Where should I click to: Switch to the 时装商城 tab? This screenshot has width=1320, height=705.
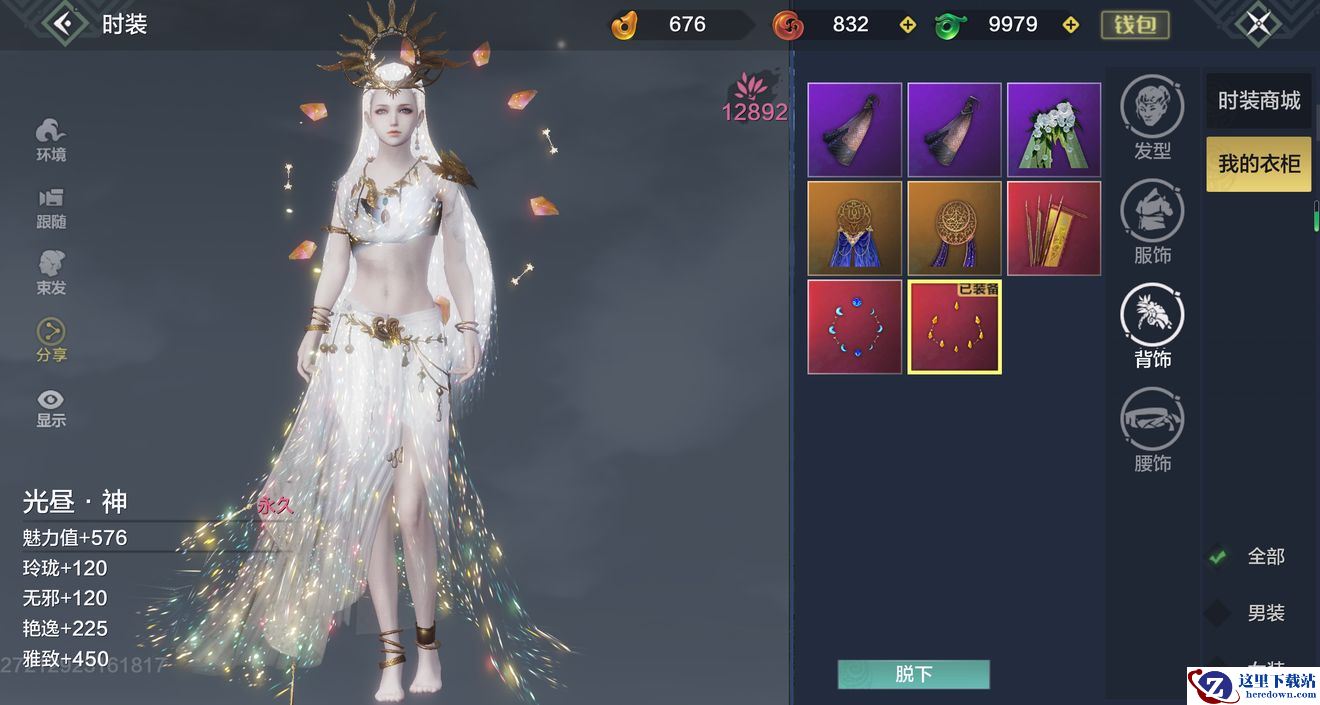[1258, 100]
